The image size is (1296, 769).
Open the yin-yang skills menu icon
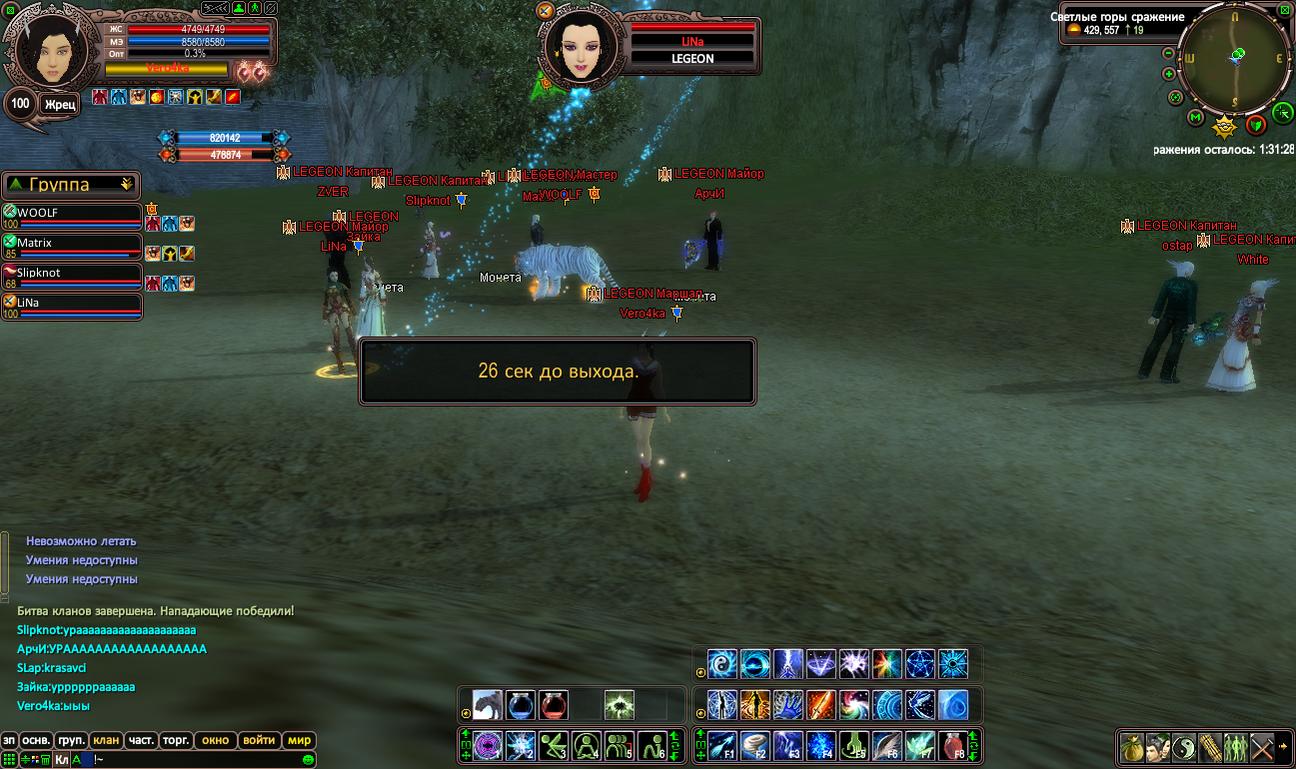pyautogui.click(x=1183, y=747)
